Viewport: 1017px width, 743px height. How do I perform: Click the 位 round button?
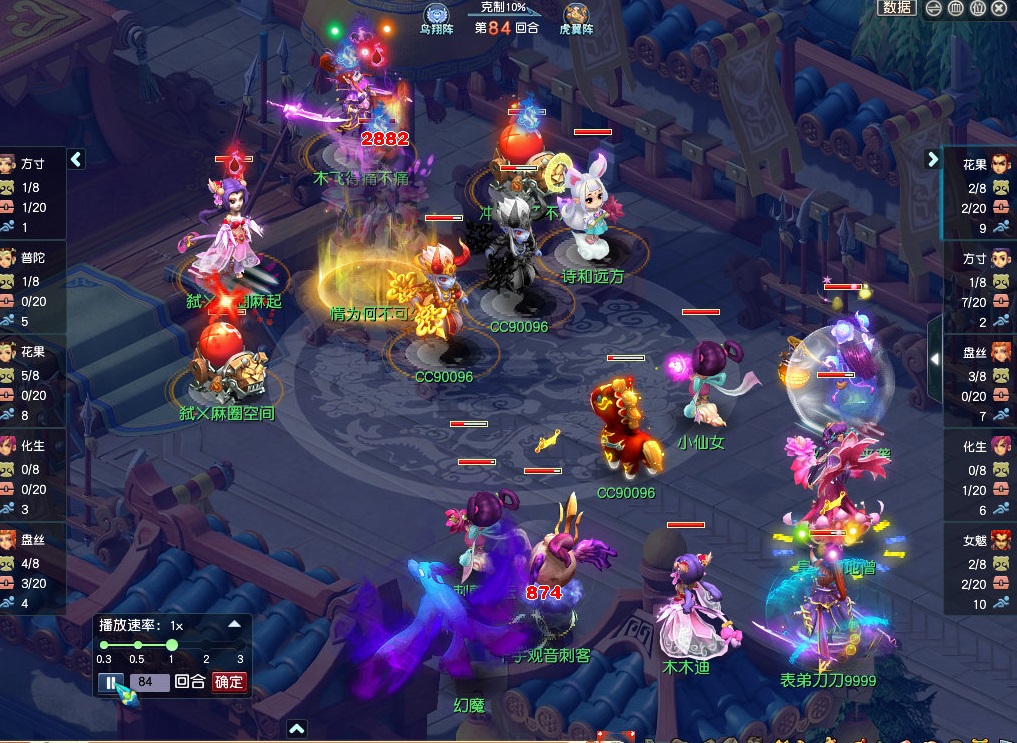coord(976,8)
